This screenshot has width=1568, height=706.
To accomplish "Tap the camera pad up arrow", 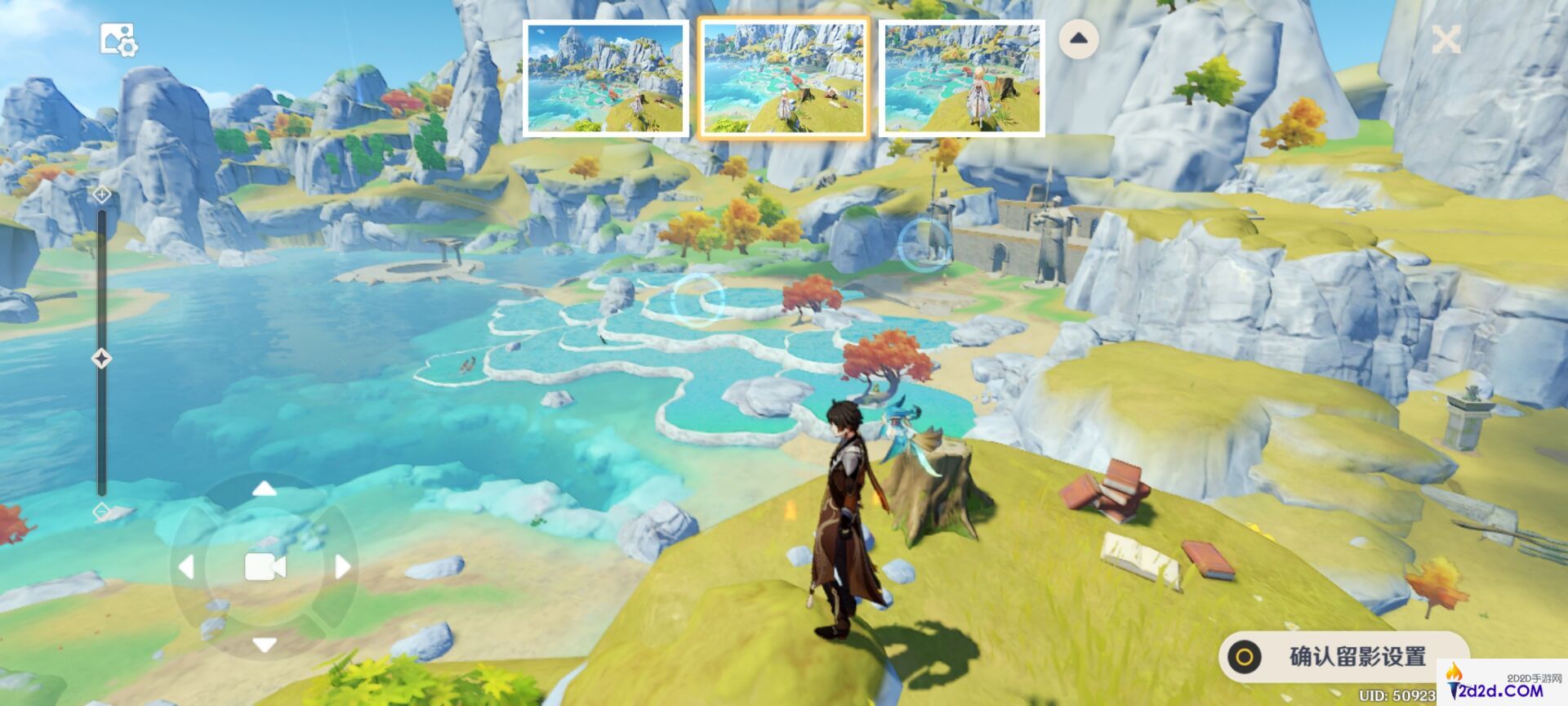I will 264,489.
